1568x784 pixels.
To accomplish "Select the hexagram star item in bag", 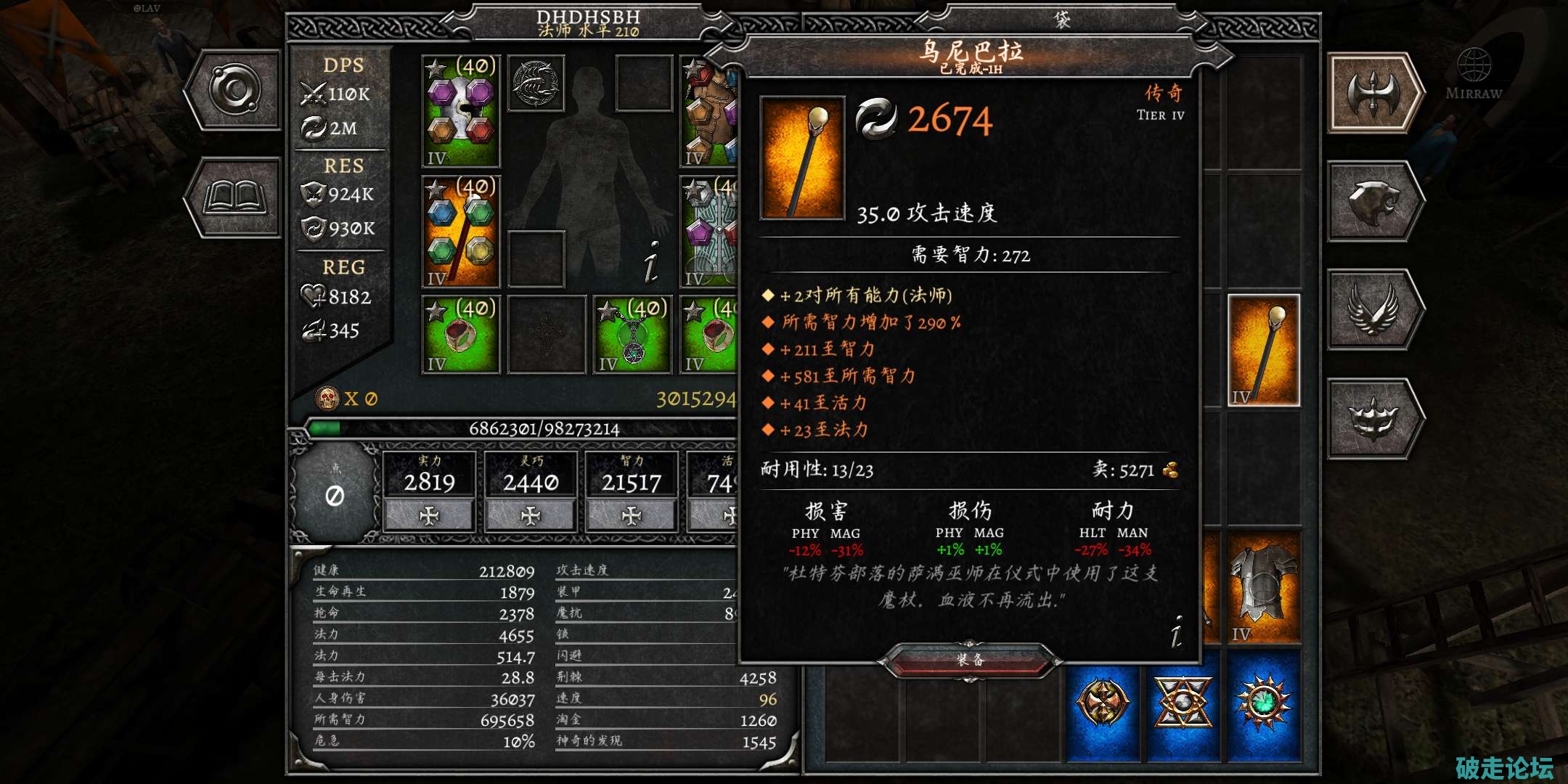I will pyautogui.click(x=1183, y=703).
